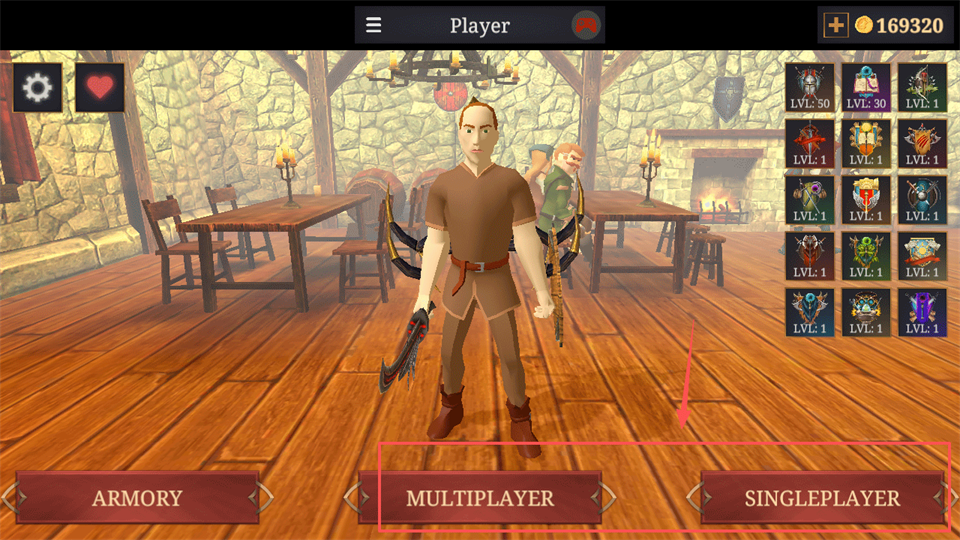Start a Multiplayer game

coord(480,498)
